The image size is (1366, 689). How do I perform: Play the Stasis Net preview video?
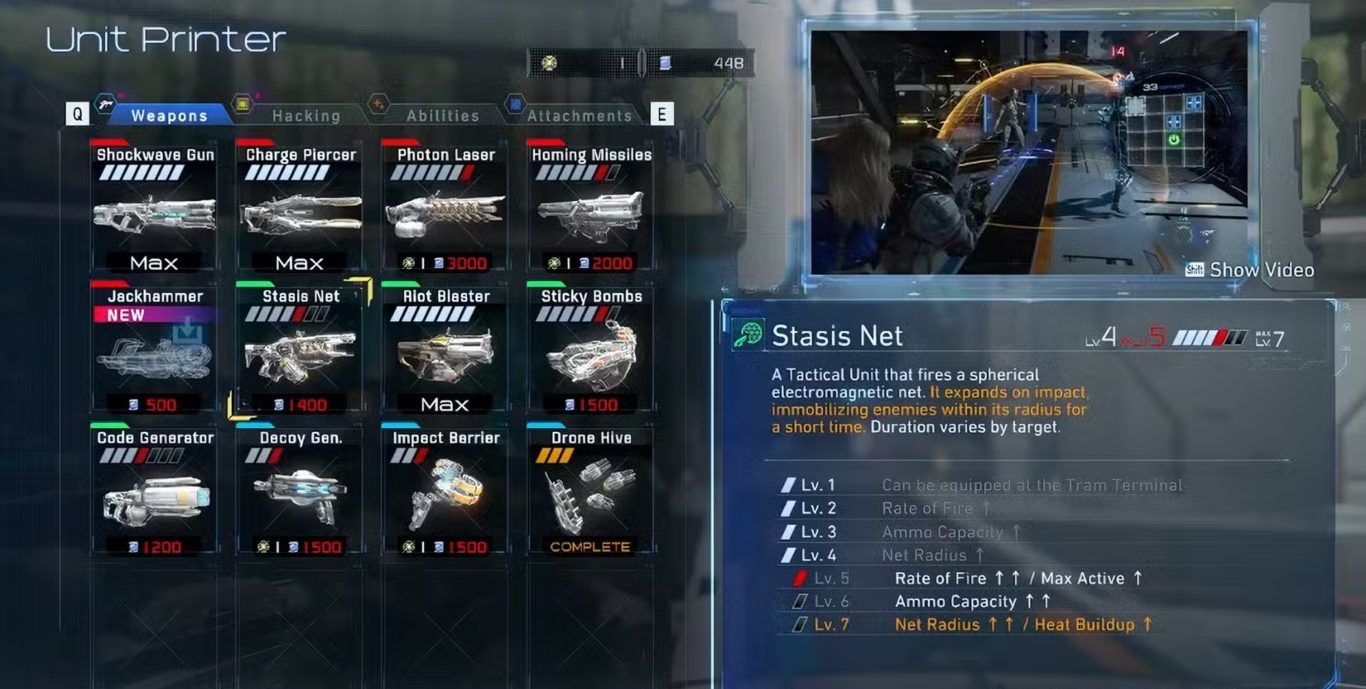1250,270
